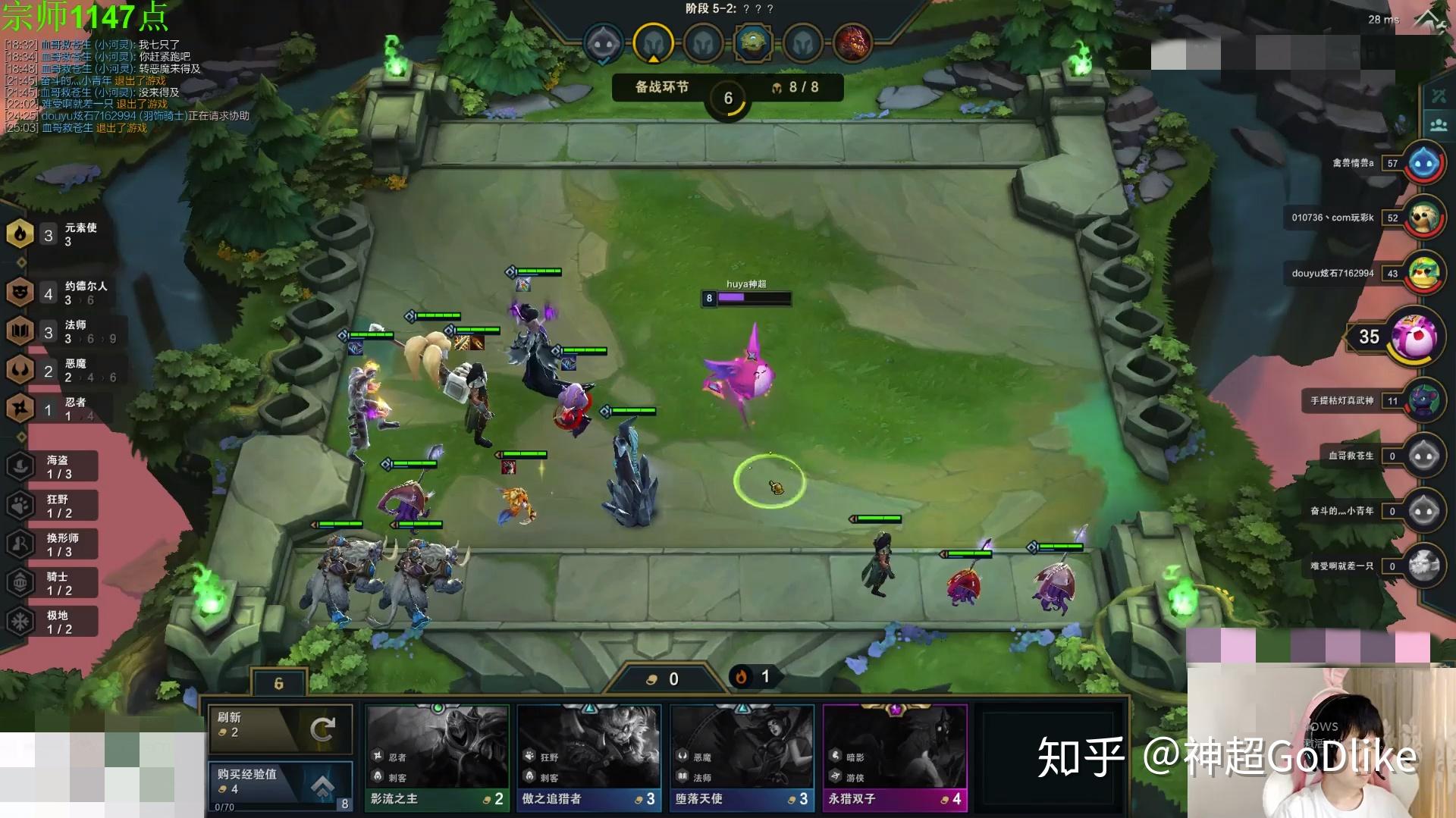The height and width of the screenshot is (818, 1456).
Task: Select 手提枯灯真武神 in the player list
Action: (1423, 400)
